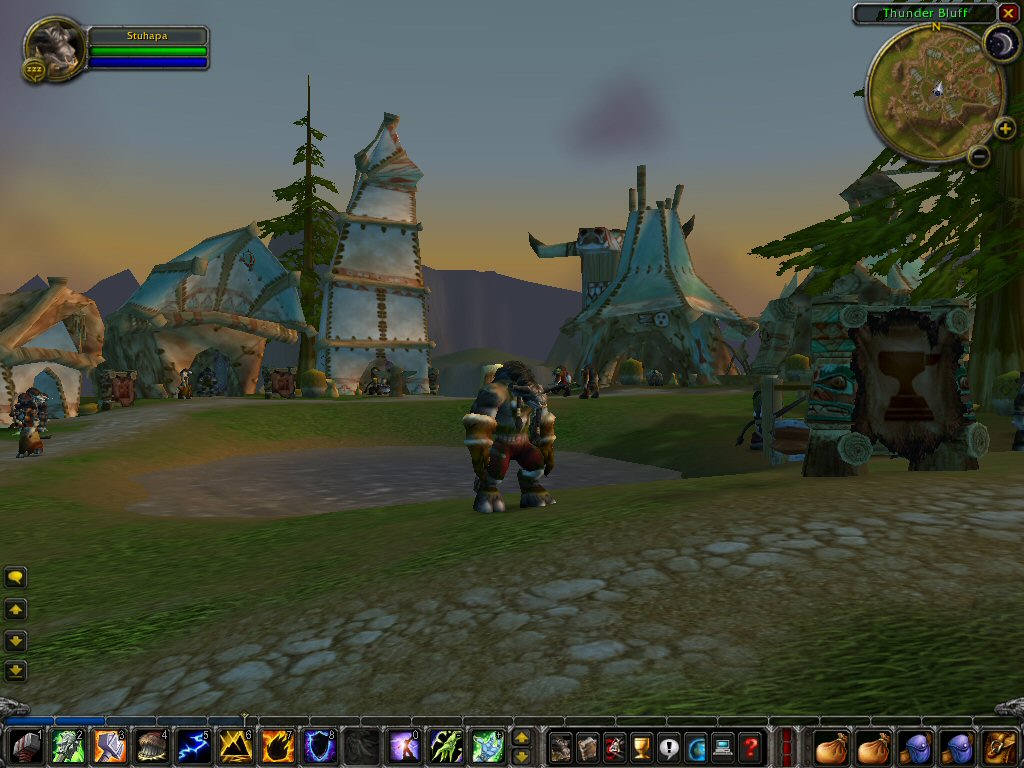Open the game menu computer button
The width and height of the screenshot is (1024, 768).
pos(723,746)
